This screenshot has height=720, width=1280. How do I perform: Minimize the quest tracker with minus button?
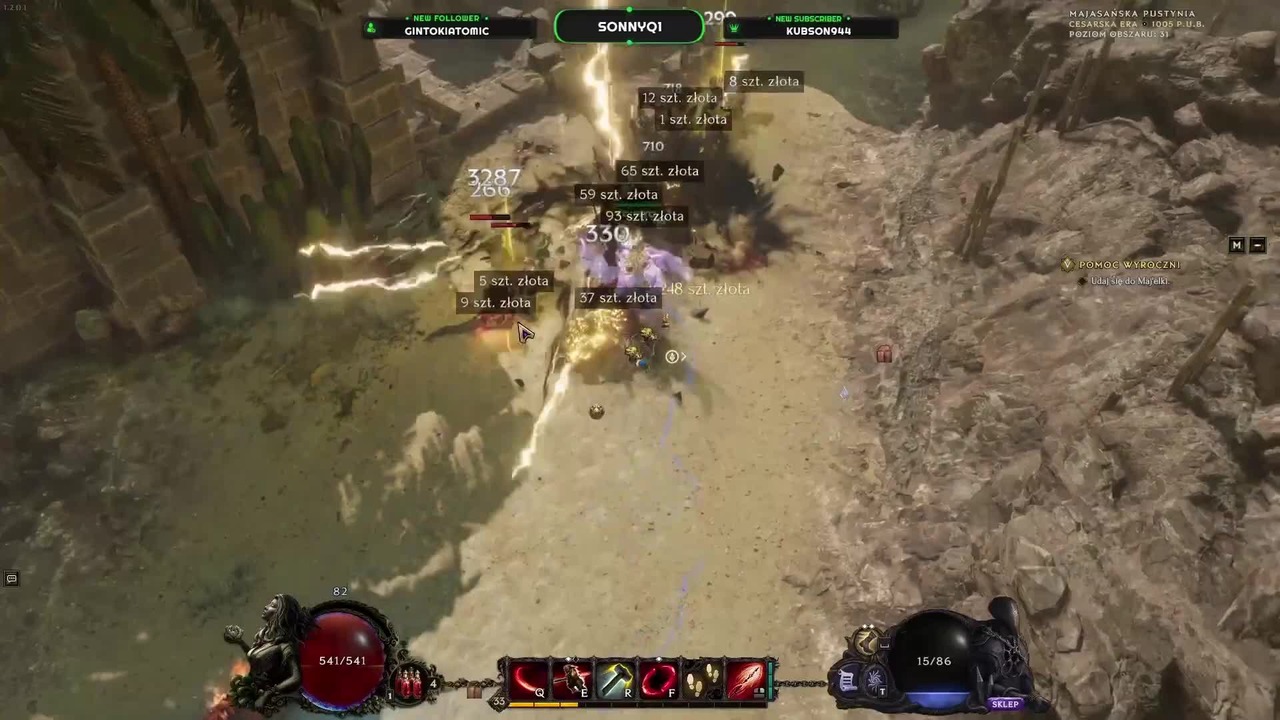point(1258,245)
